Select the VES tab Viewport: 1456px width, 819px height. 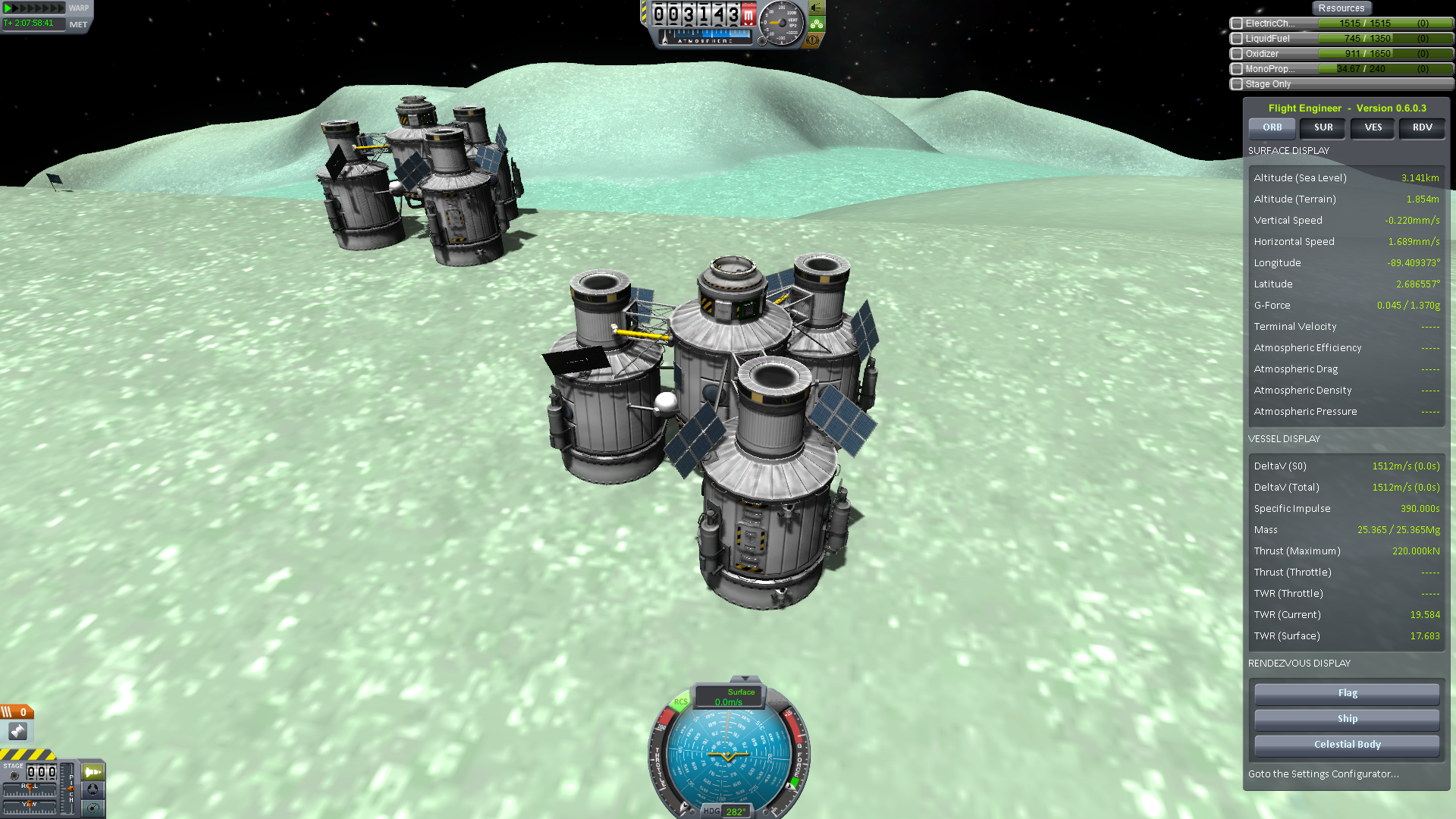pyautogui.click(x=1373, y=127)
